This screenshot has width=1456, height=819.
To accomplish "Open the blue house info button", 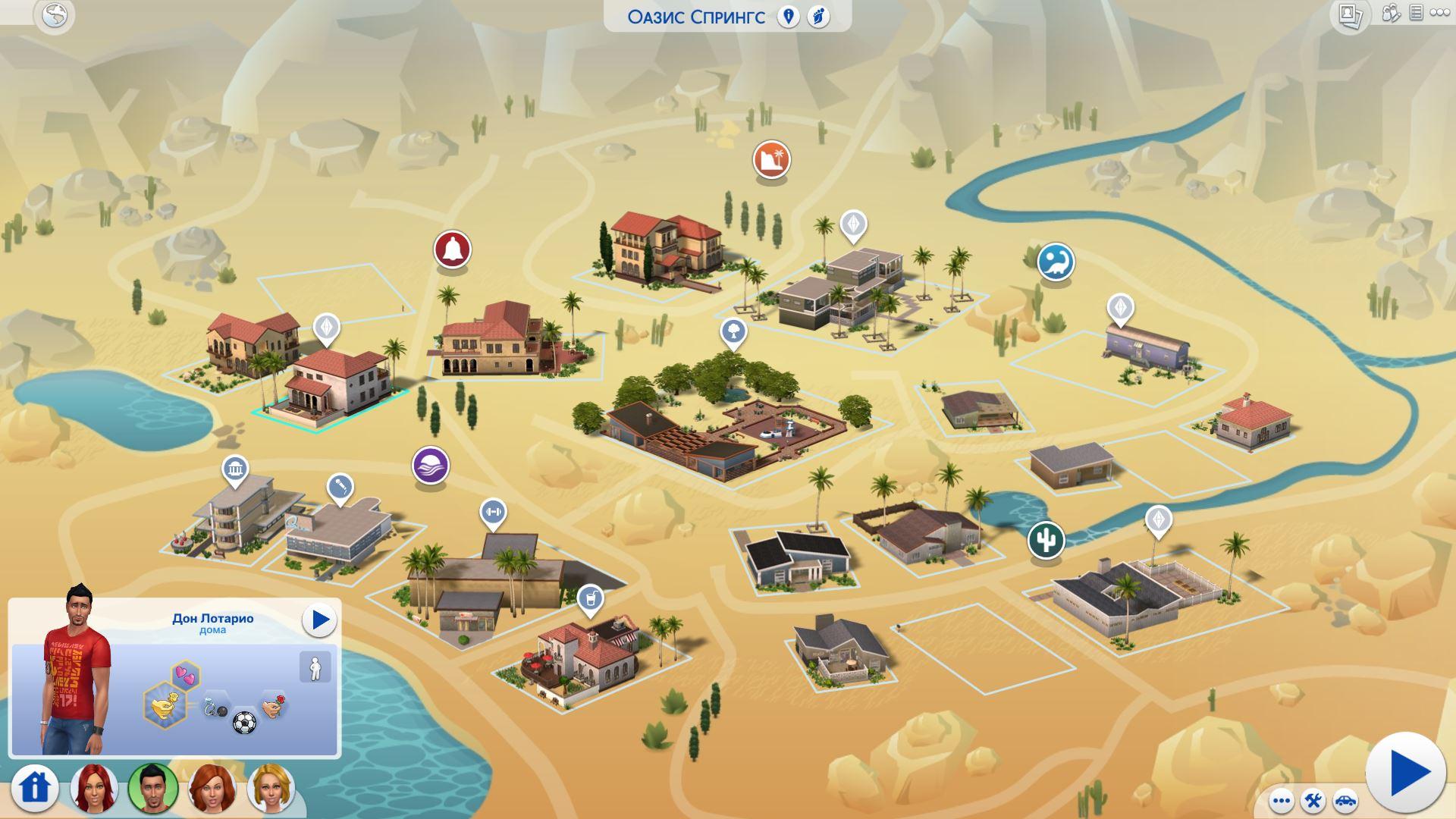I will tap(35, 787).
